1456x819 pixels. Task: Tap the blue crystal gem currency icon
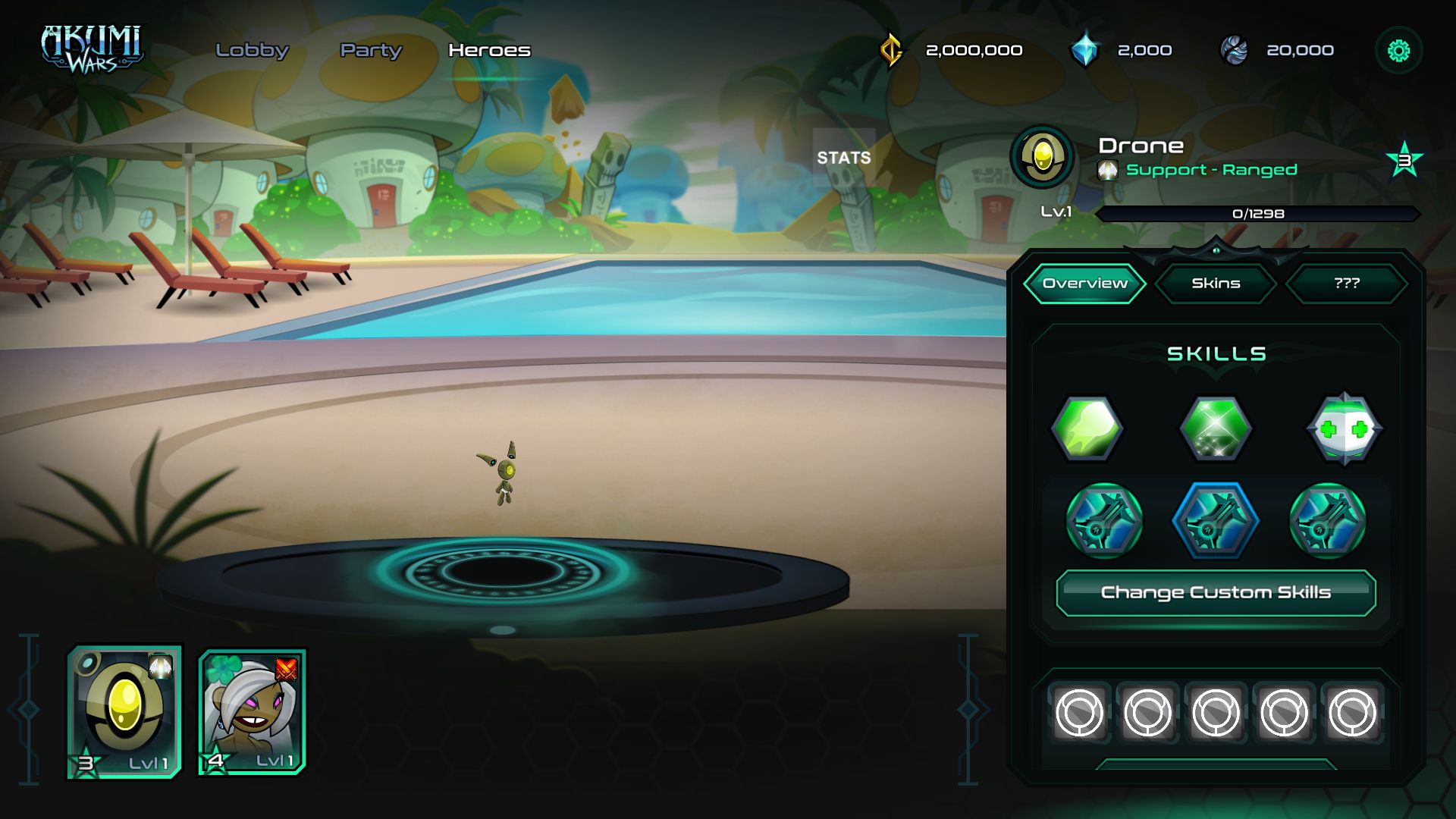pyautogui.click(x=1085, y=50)
